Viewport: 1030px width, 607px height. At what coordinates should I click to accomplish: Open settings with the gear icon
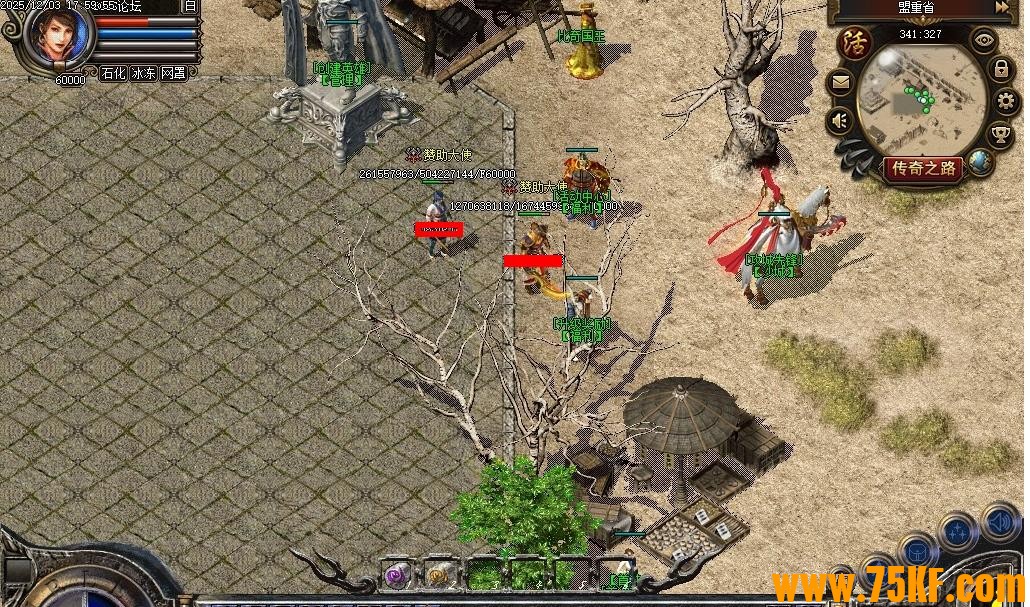tap(1005, 101)
